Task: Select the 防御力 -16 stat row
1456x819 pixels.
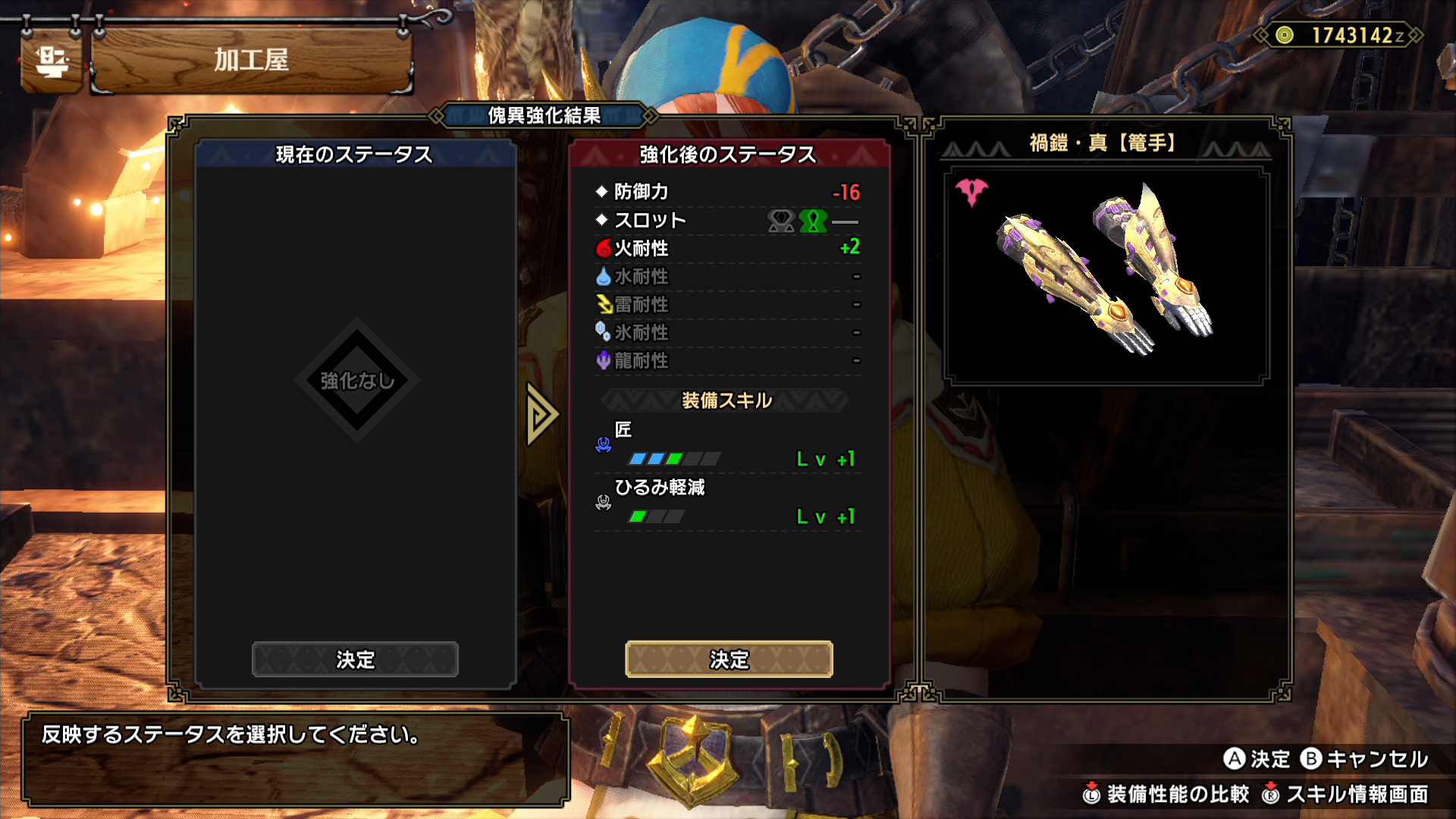Action: tap(728, 192)
